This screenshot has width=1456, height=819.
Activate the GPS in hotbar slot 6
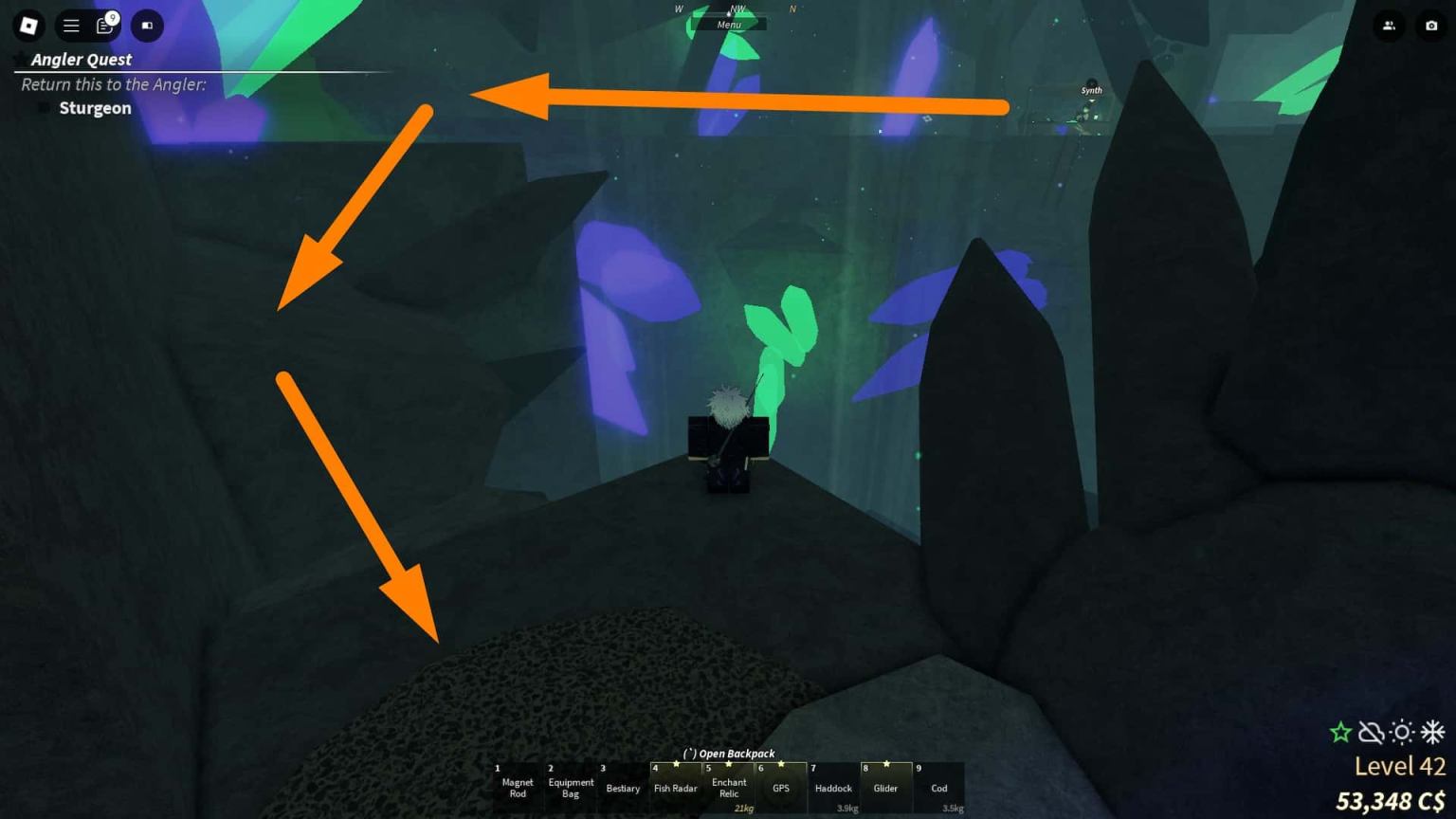[782, 788]
